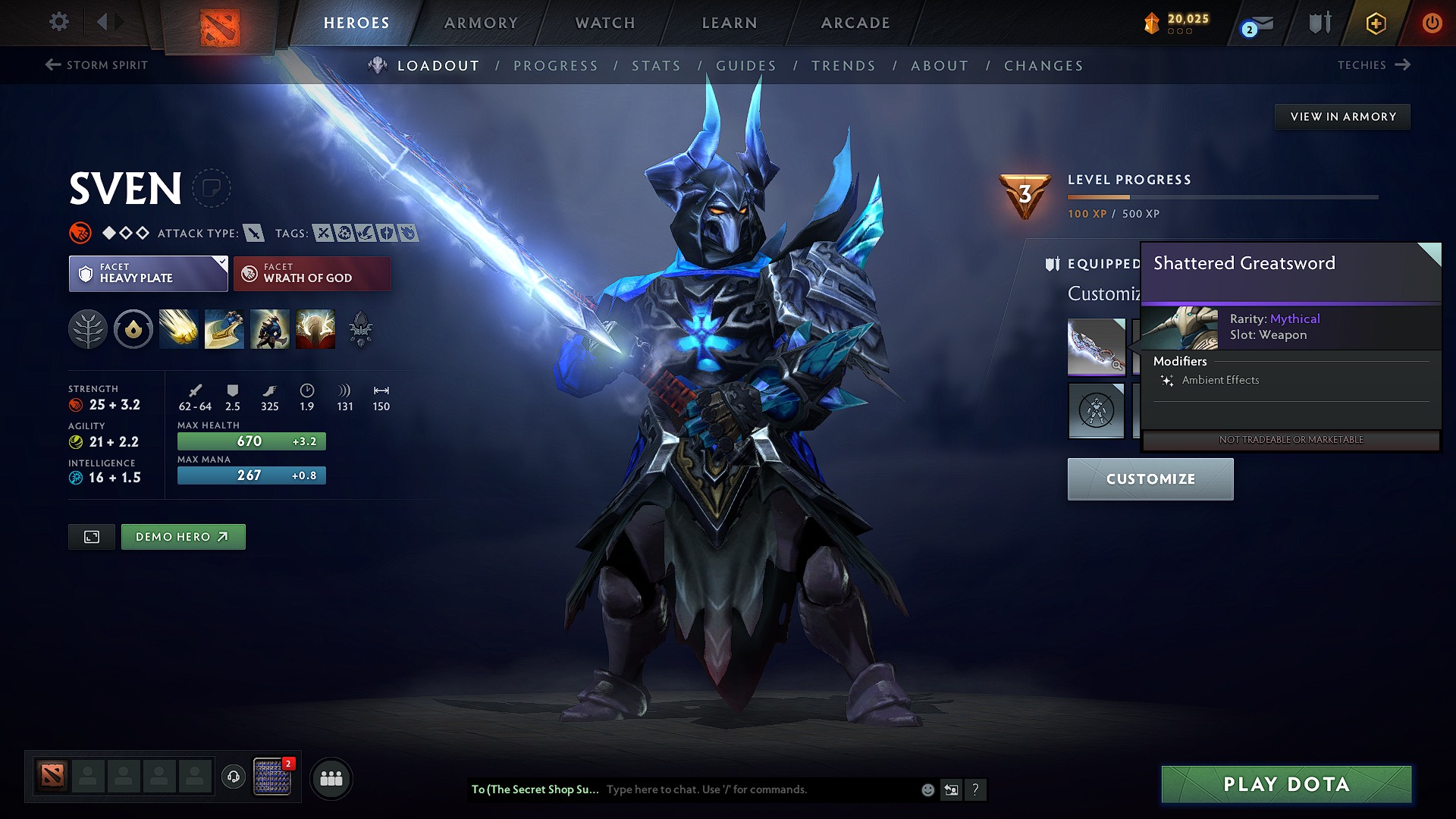This screenshot has height=819, width=1456.
Task: Switch to the Trends section
Action: click(843, 66)
